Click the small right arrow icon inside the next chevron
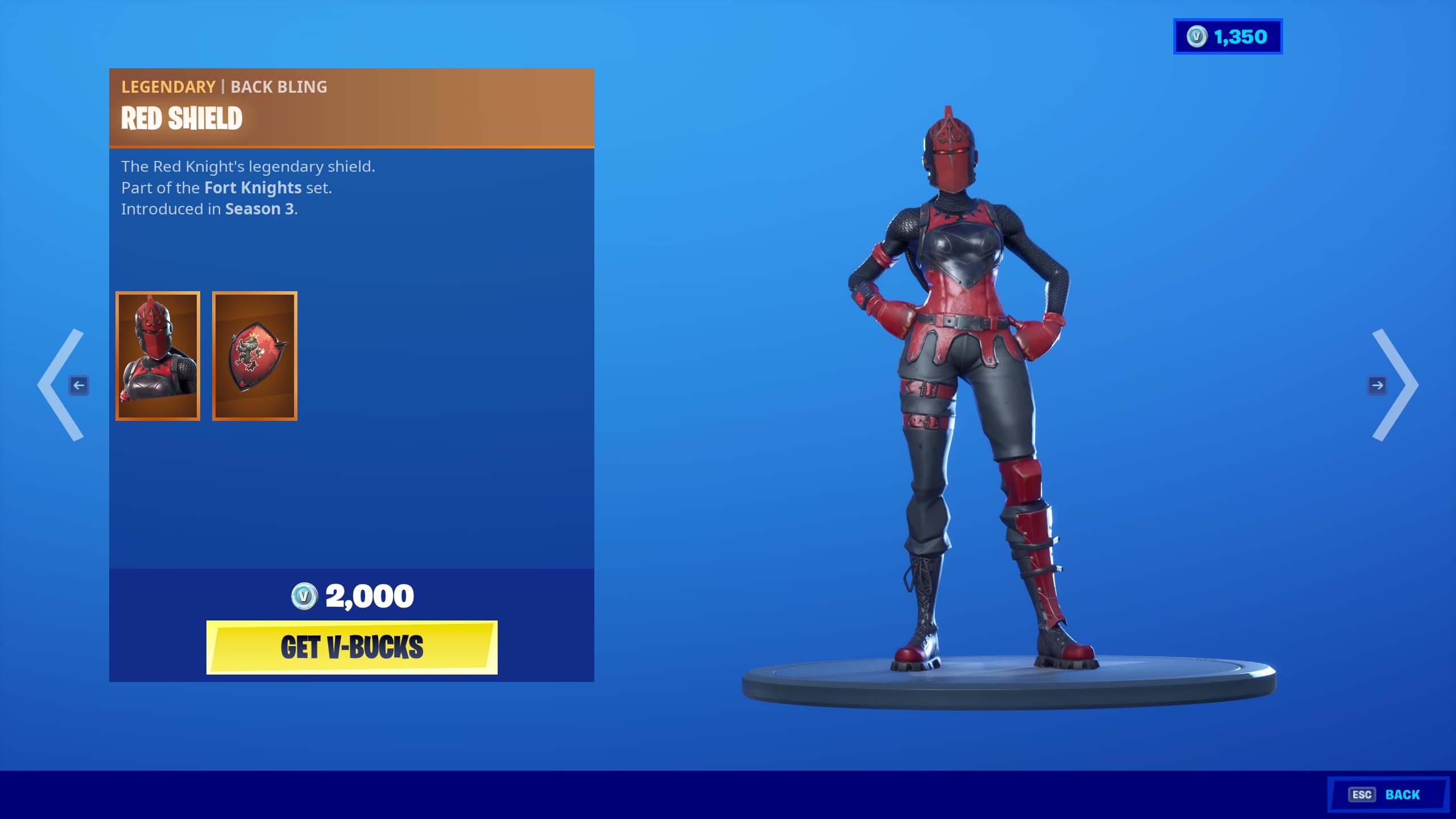This screenshot has height=819, width=1456. click(x=1376, y=384)
